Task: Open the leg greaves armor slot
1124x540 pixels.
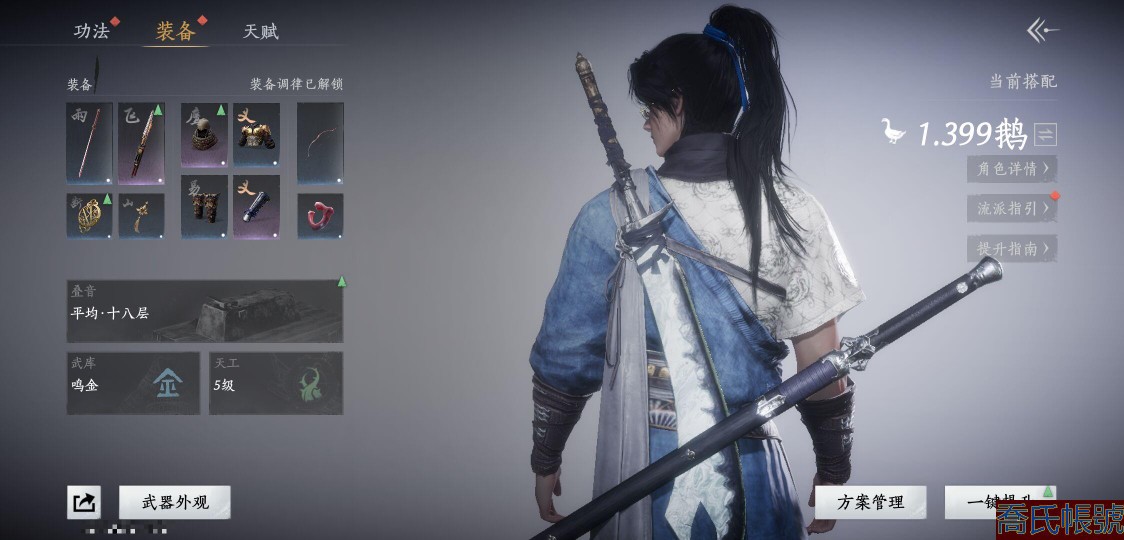Action: coord(204,207)
